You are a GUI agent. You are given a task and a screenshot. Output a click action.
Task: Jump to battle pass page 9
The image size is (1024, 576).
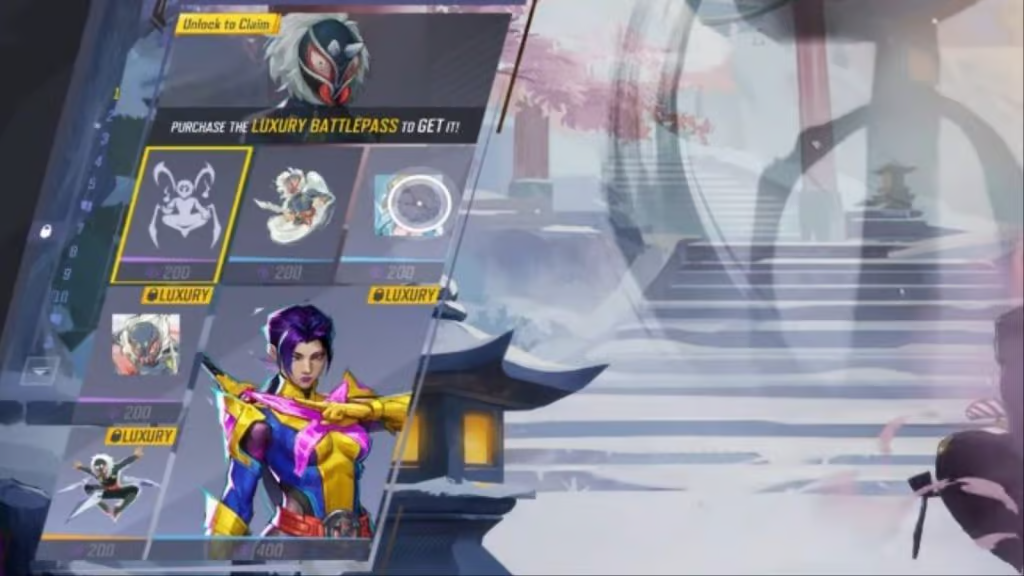67,274
